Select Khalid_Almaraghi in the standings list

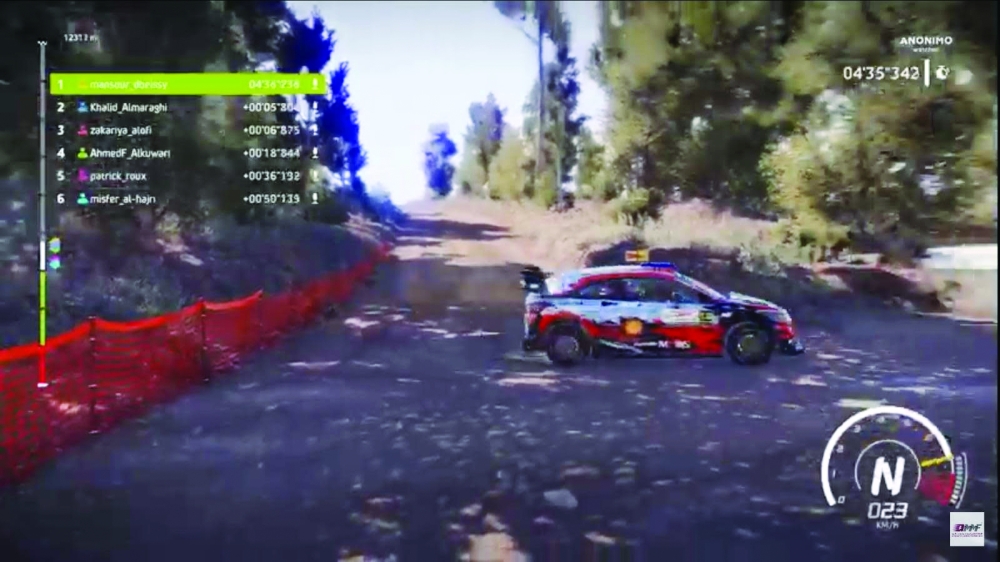(x=189, y=107)
